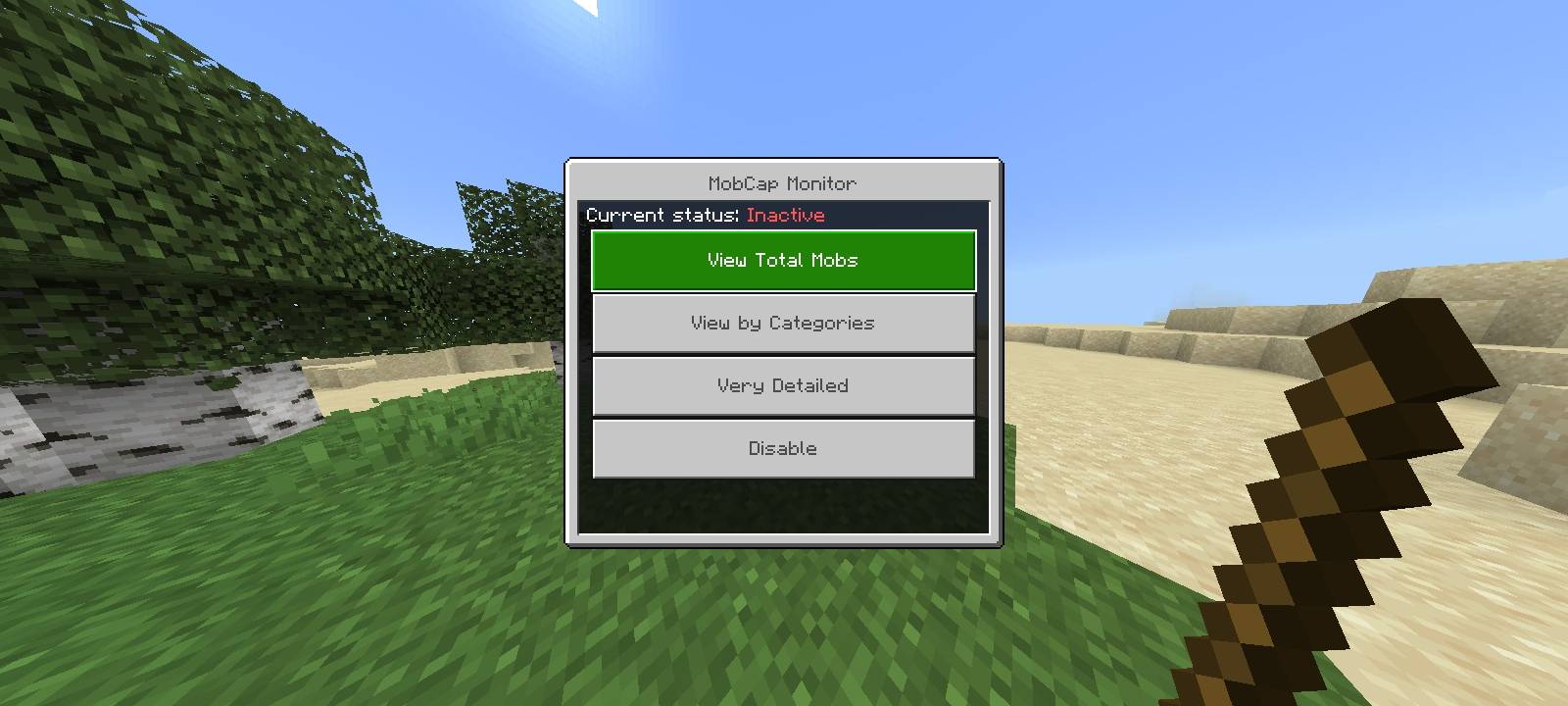Click the green highlighted button in the form

[x=782, y=260]
